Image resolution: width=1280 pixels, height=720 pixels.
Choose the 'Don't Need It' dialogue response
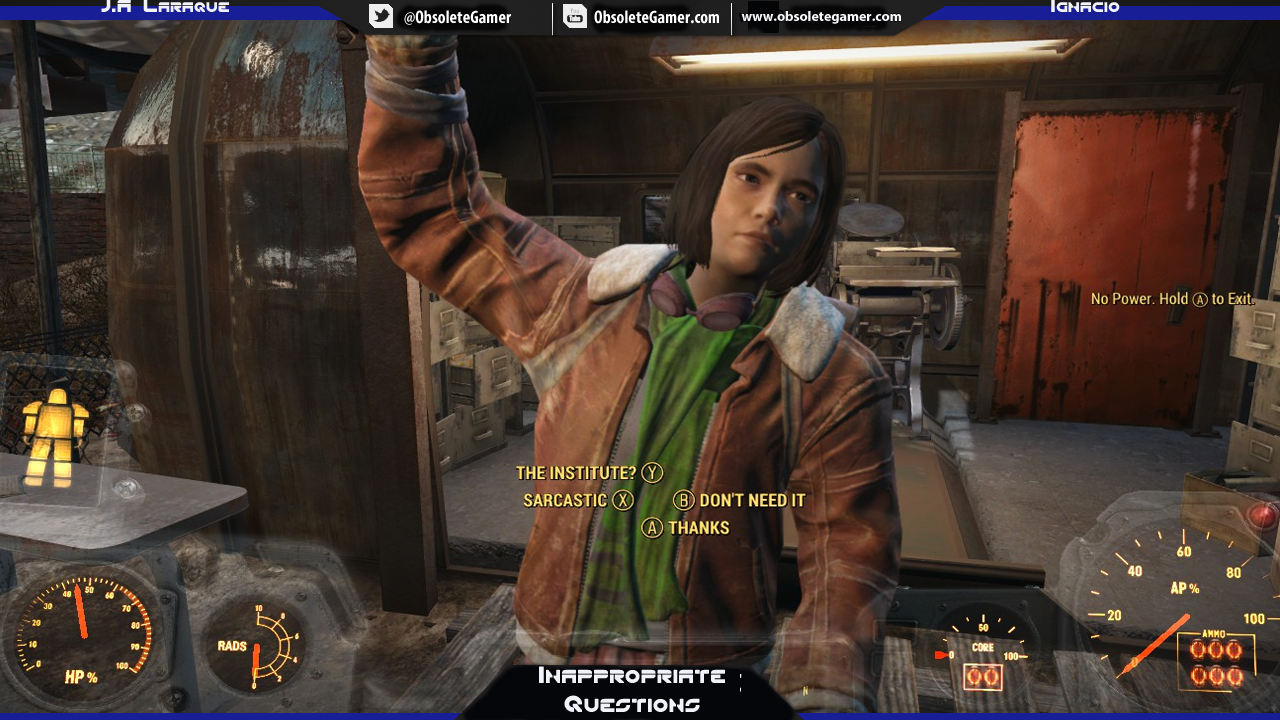click(x=753, y=500)
